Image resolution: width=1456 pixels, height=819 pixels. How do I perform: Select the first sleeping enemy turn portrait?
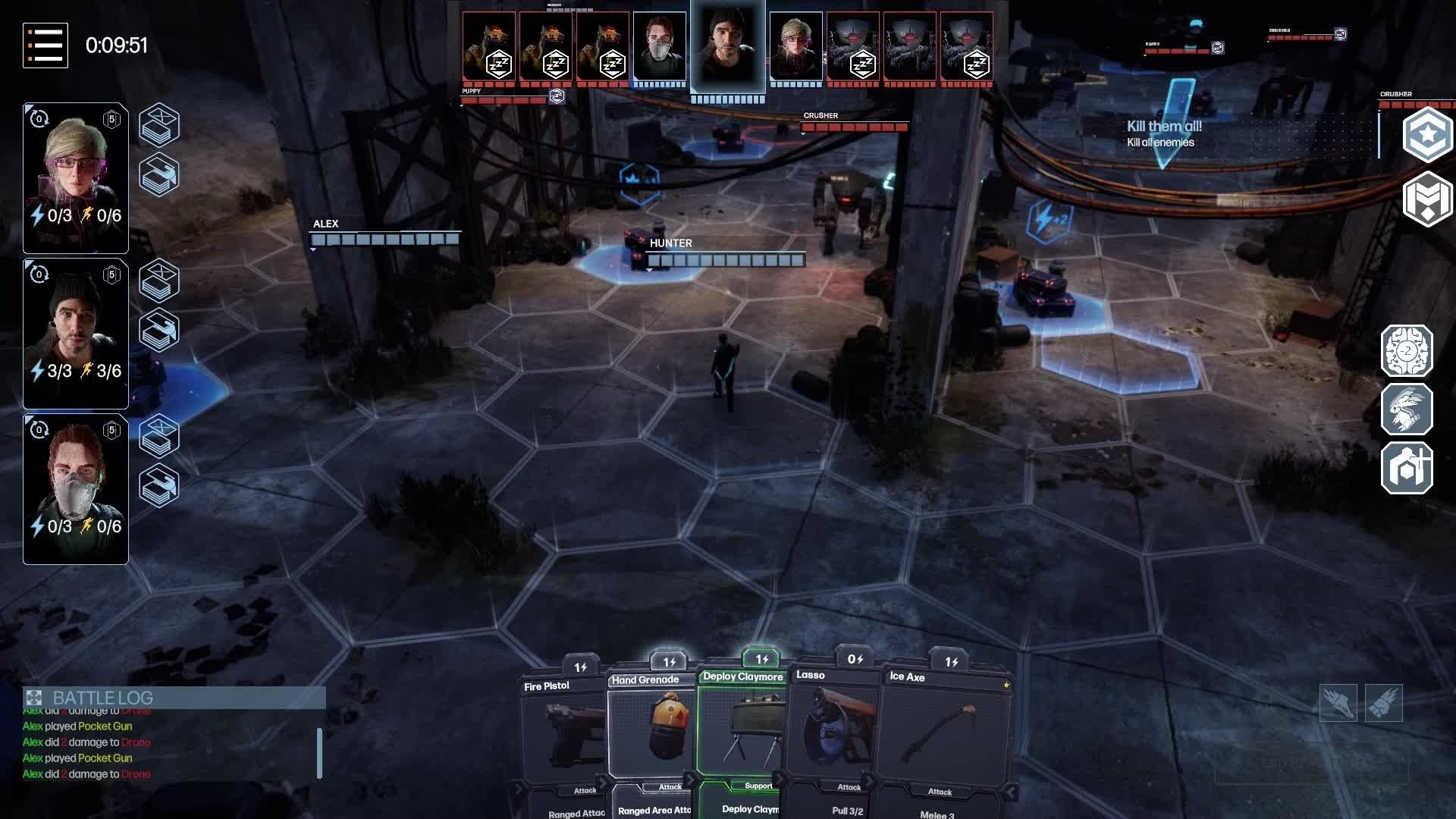click(489, 47)
